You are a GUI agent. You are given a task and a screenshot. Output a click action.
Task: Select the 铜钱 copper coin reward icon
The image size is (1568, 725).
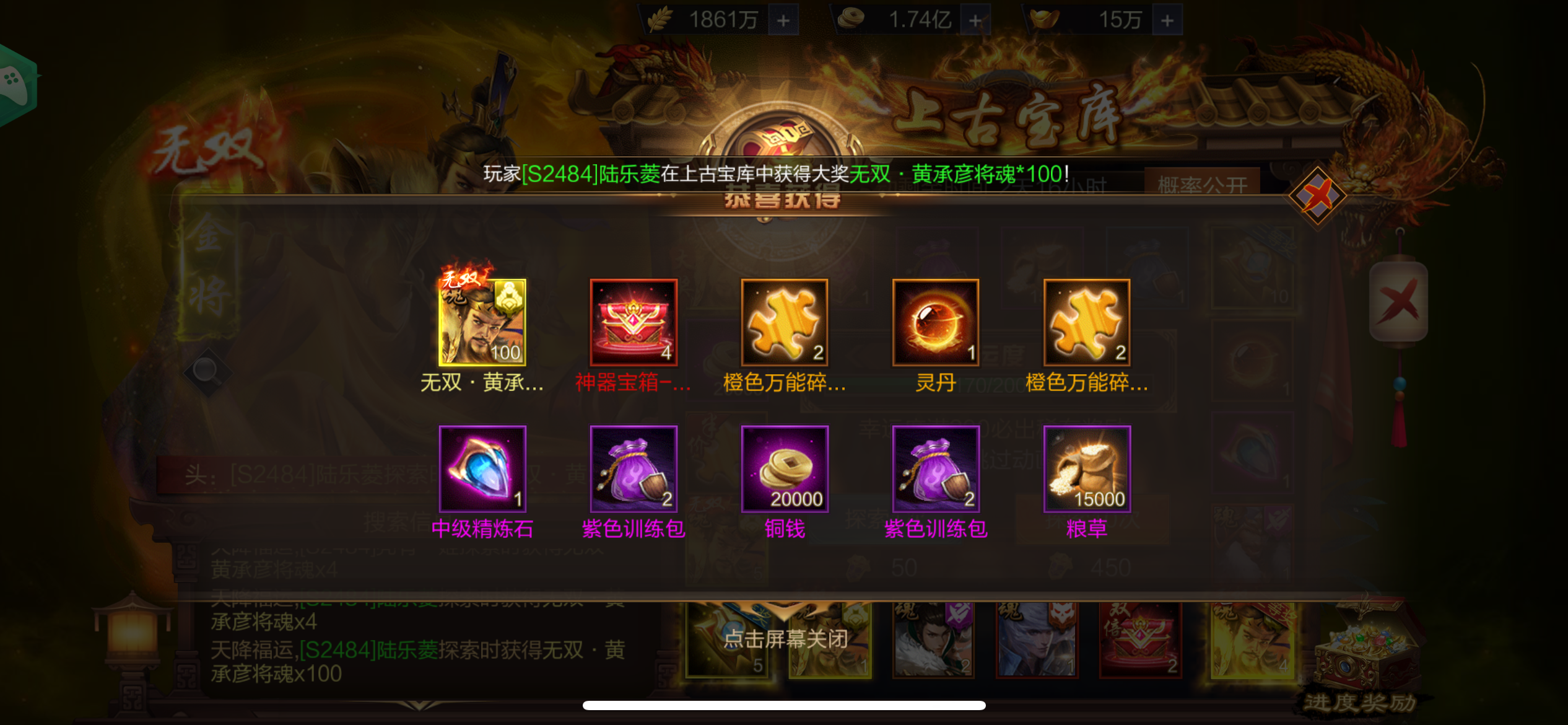pyautogui.click(x=784, y=469)
